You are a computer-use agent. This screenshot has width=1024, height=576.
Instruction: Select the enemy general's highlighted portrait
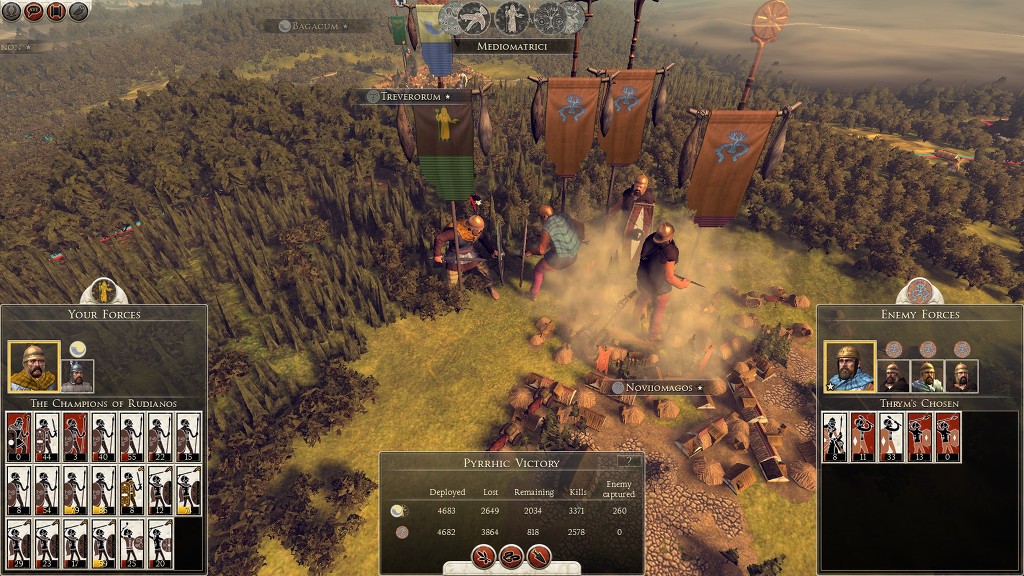pyautogui.click(x=849, y=367)
